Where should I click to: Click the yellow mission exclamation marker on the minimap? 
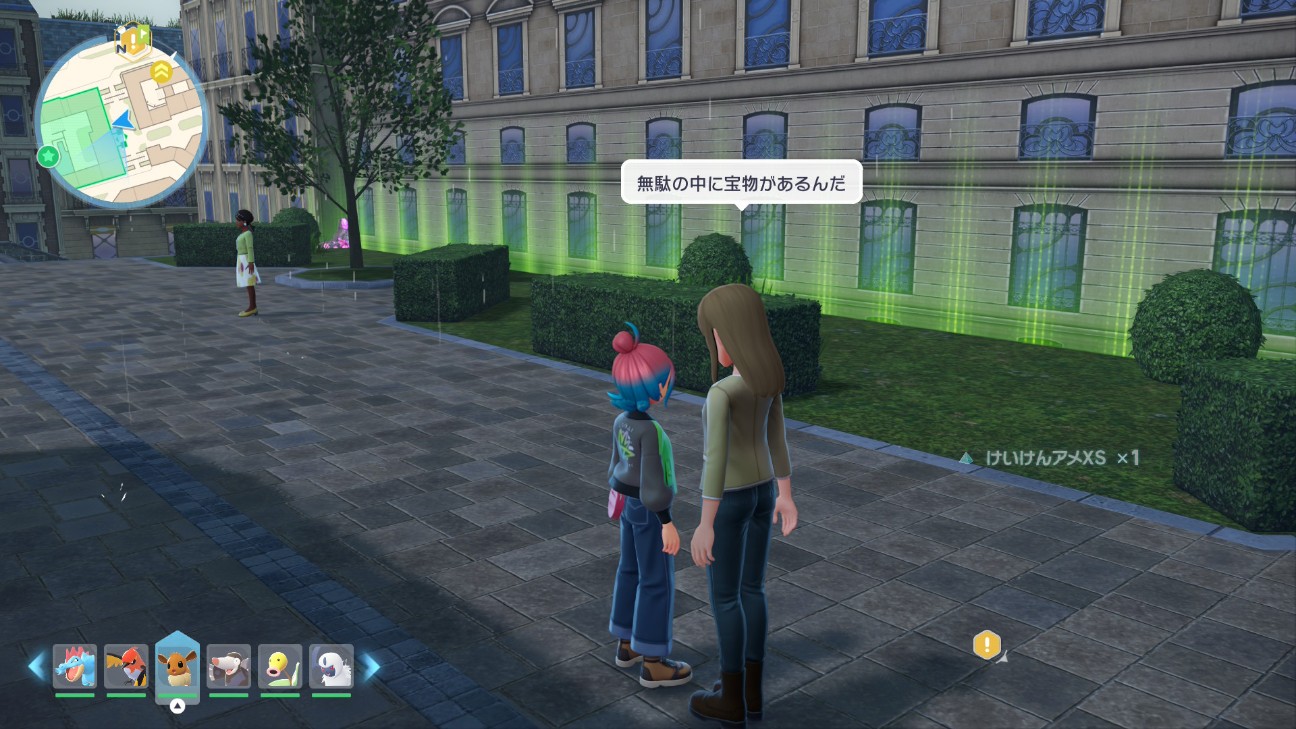click(134, 40)
